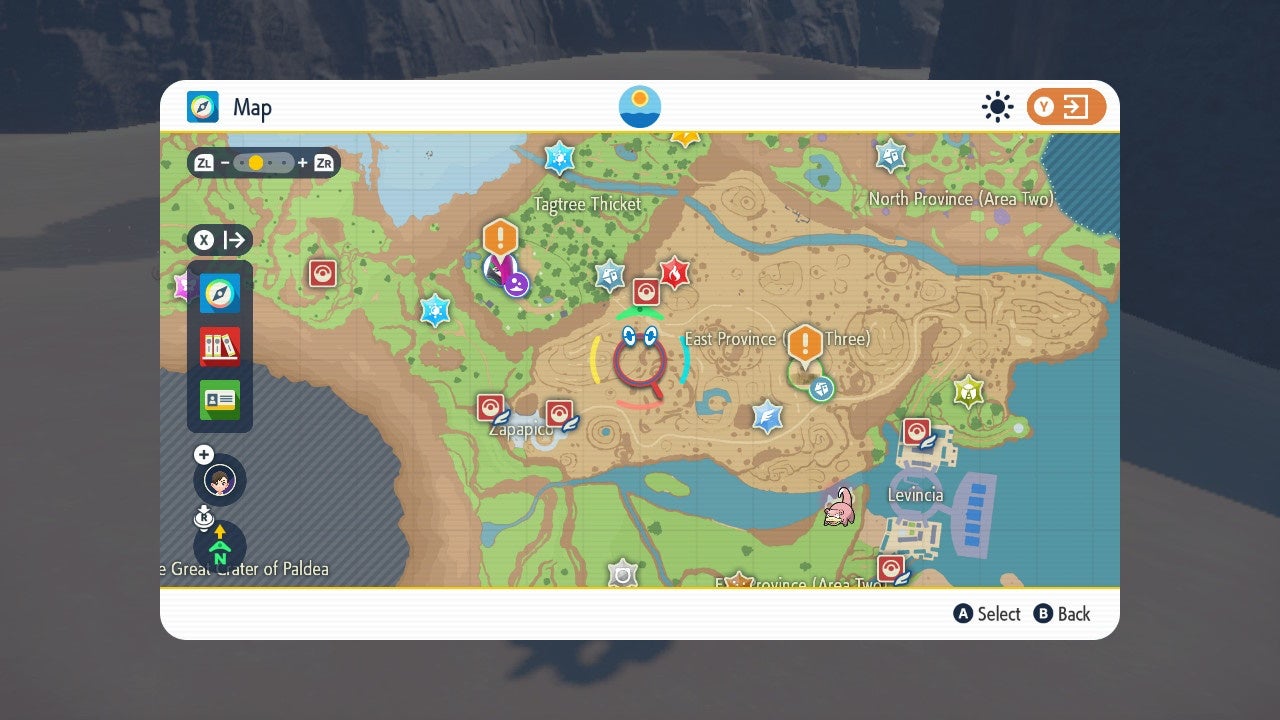
Task: Click the day-night time indicator at top center
Action: (639, 106)
